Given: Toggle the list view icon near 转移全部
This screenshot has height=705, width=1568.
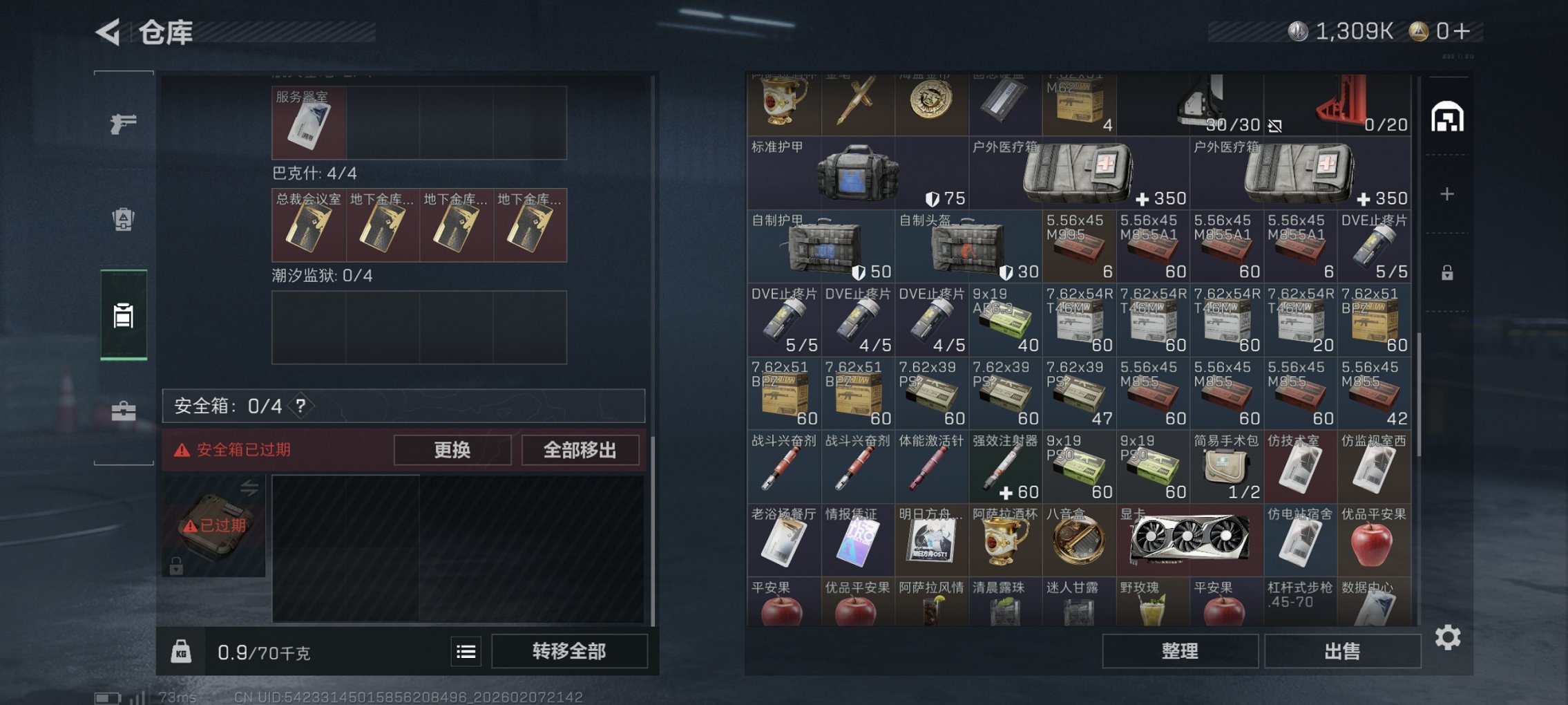Looking at the screenshot, I should [x=467, y=651].
